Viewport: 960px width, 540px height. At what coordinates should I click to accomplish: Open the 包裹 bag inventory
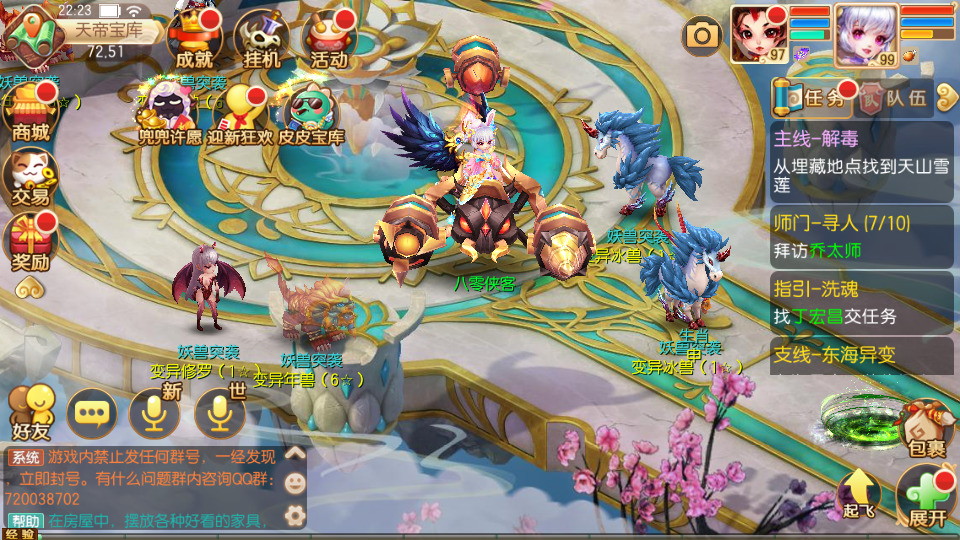pyautogui.click(x=926, y=430)
